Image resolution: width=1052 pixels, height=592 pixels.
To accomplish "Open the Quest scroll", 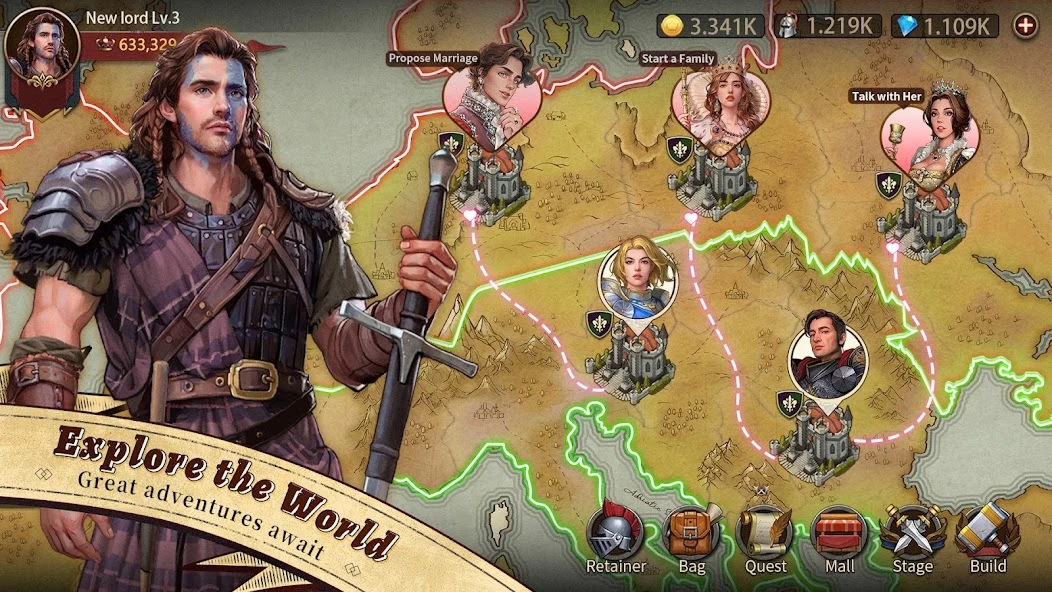I will click(765, 536).
